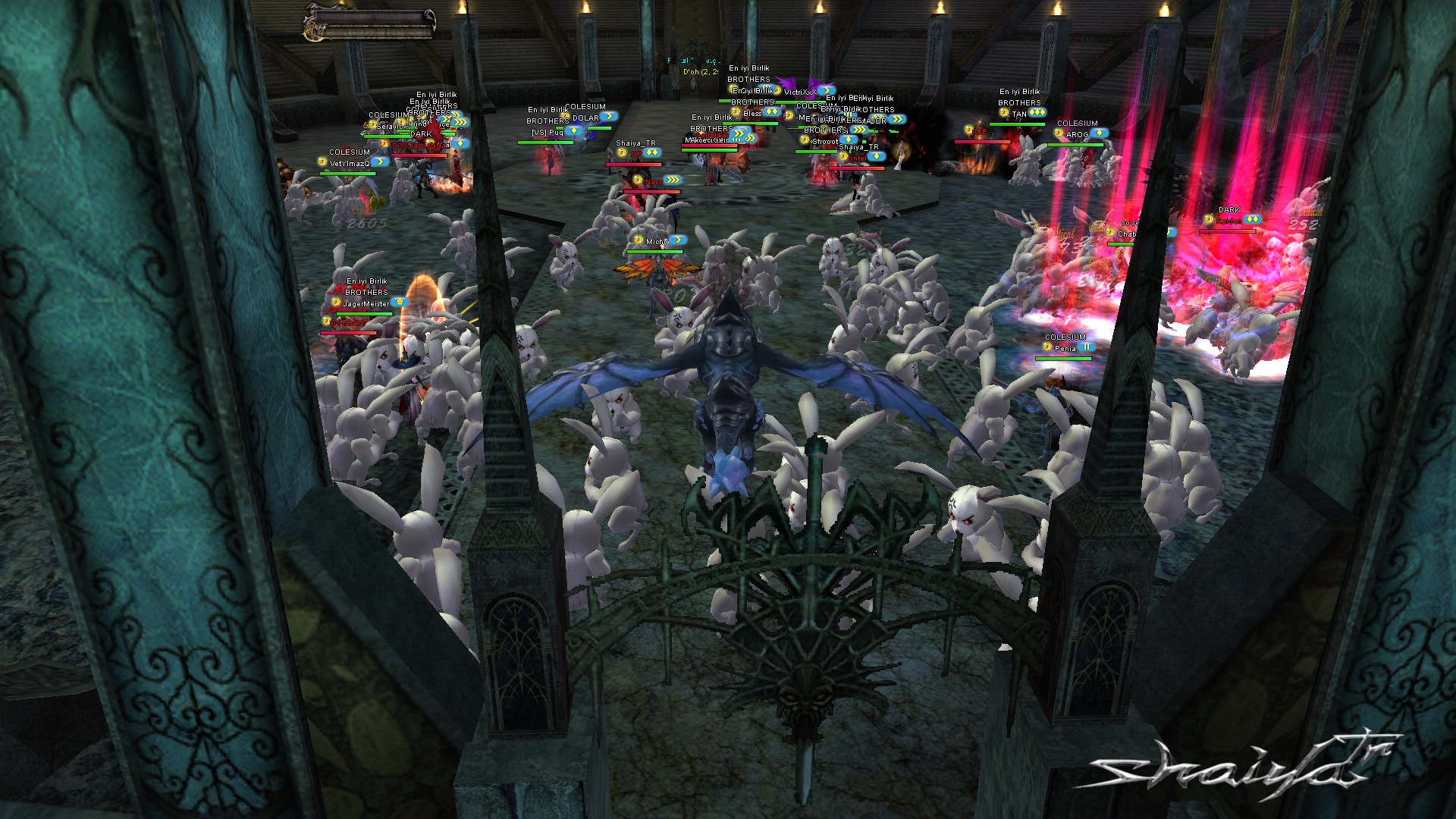The width and height of the screenshot is (1456, 819).
Task: Select the Michy player nameplate
Action: tap(656, 242)
